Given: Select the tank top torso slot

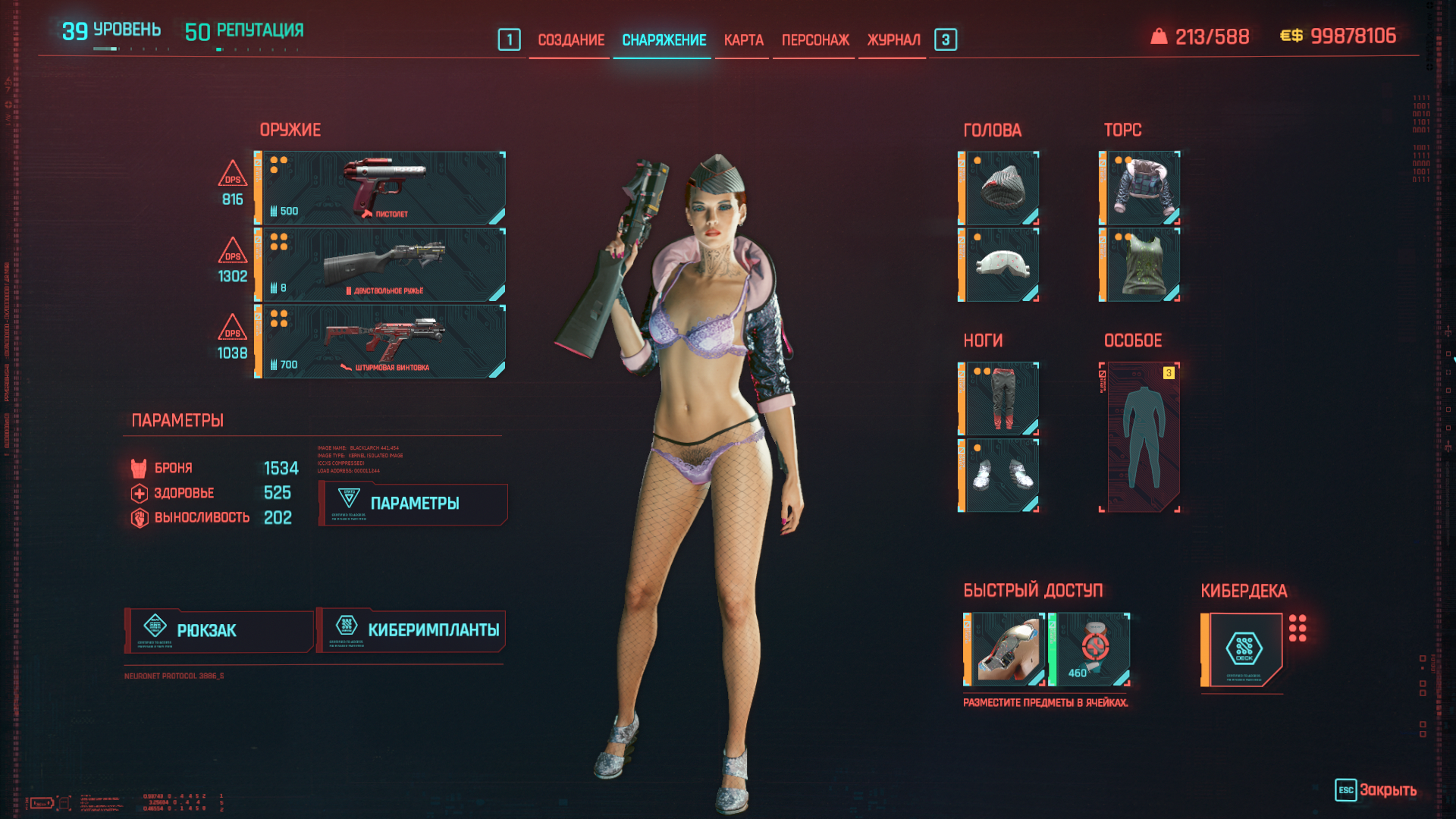Looking at the screenshot, I should [x=1141, y=265].
